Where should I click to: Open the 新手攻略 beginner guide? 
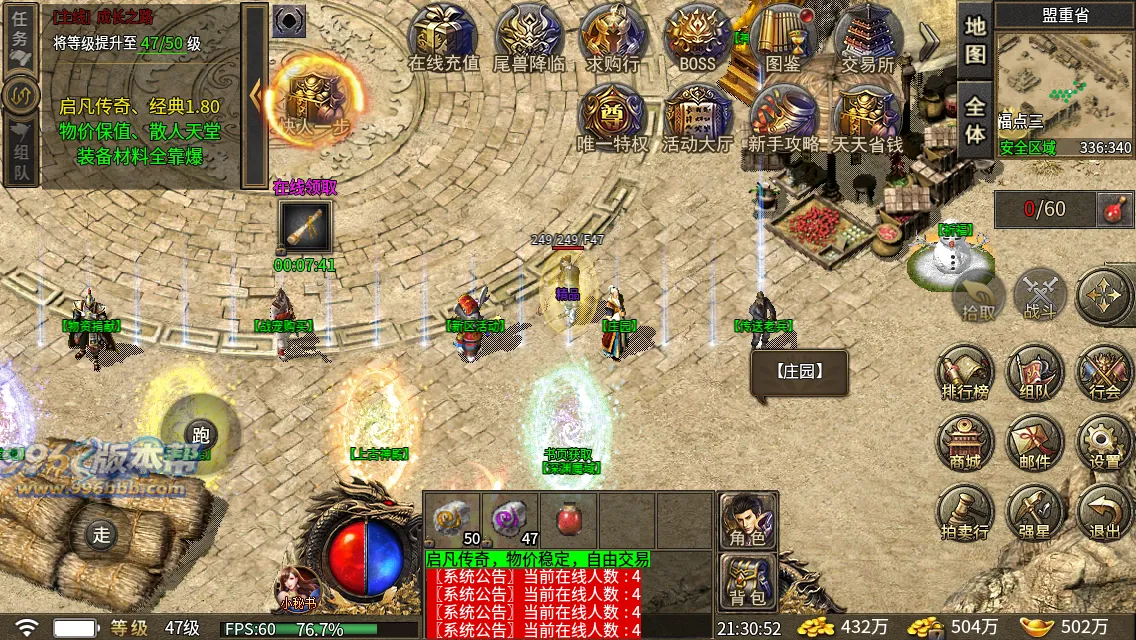point(783,118)
